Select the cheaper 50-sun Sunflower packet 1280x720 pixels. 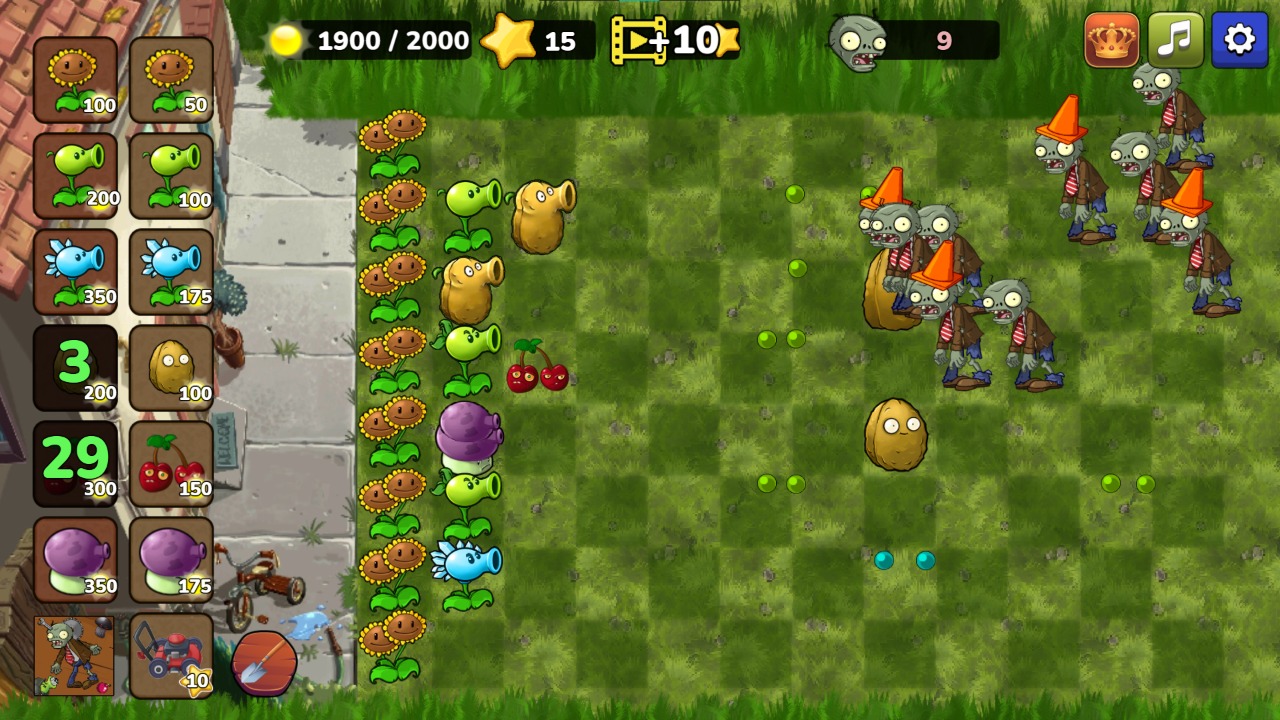[171, 78]
